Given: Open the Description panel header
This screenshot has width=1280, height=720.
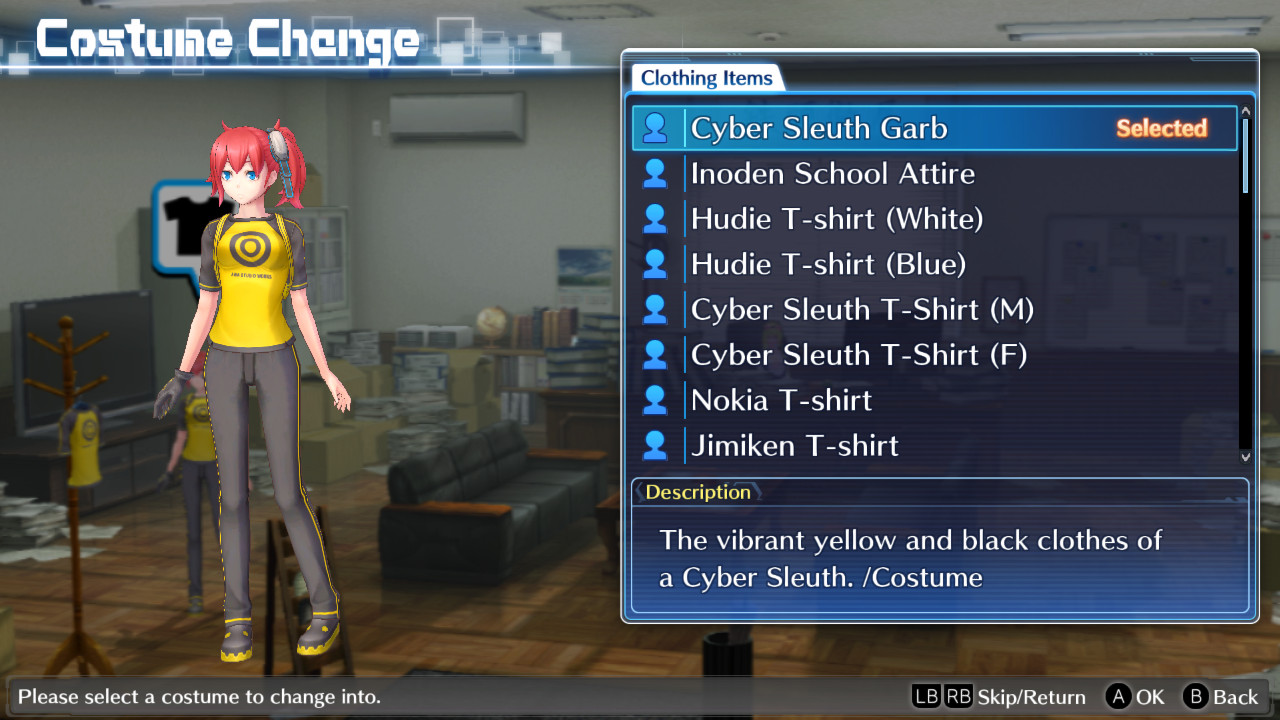Looking at the screenshot, I should click(698, 492).
